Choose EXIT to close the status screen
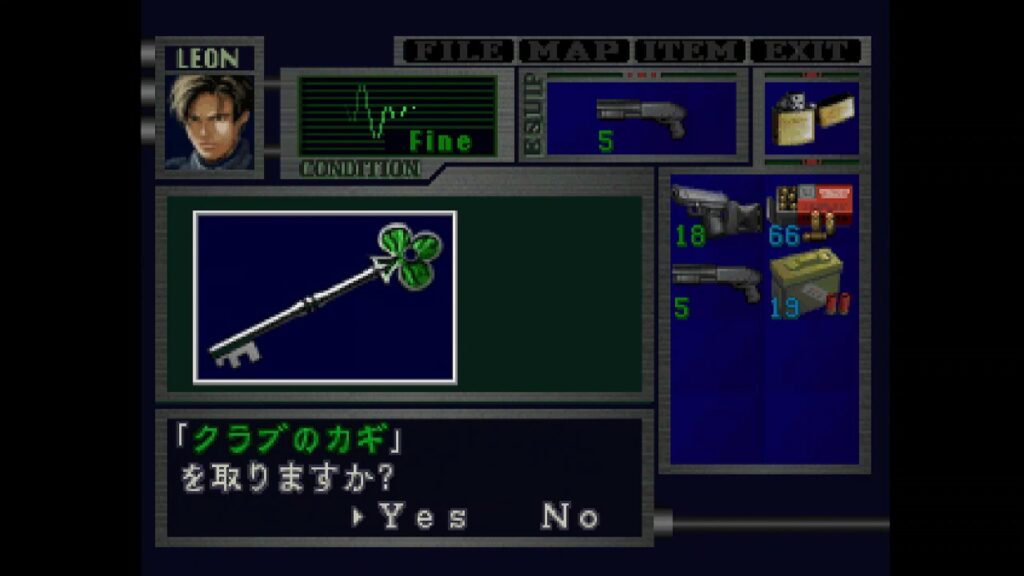1024x576 pixels. pos(806,51)
